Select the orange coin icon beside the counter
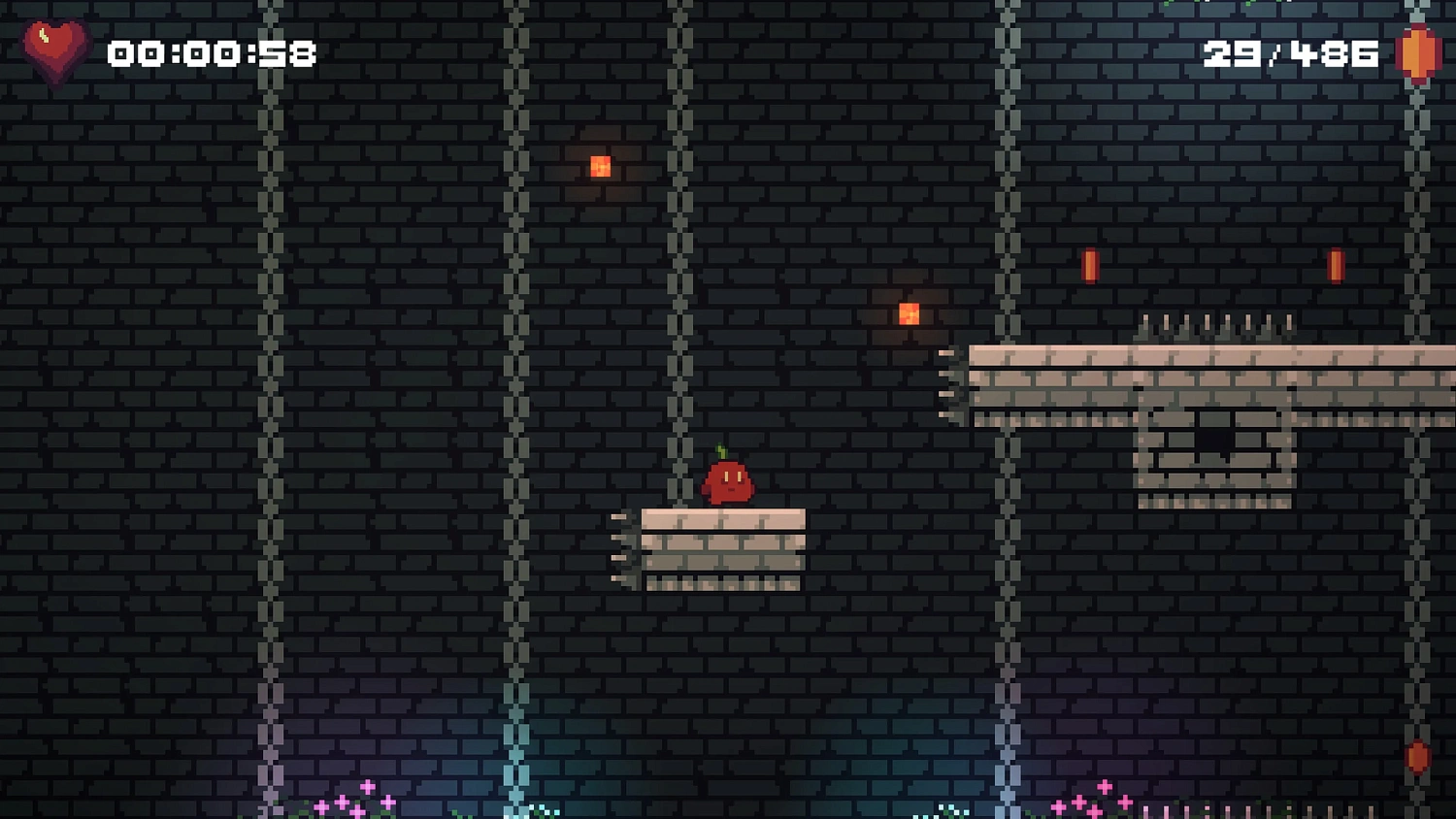The height and width of the screenshot is (819, 1456). [1416, 53]
